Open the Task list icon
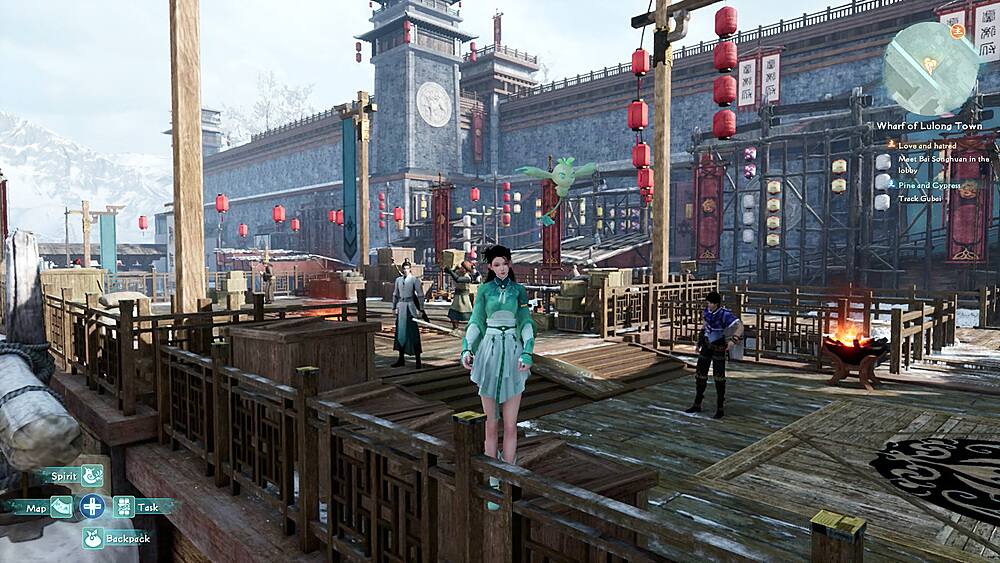1000x563 pixels. click(124, 507)
